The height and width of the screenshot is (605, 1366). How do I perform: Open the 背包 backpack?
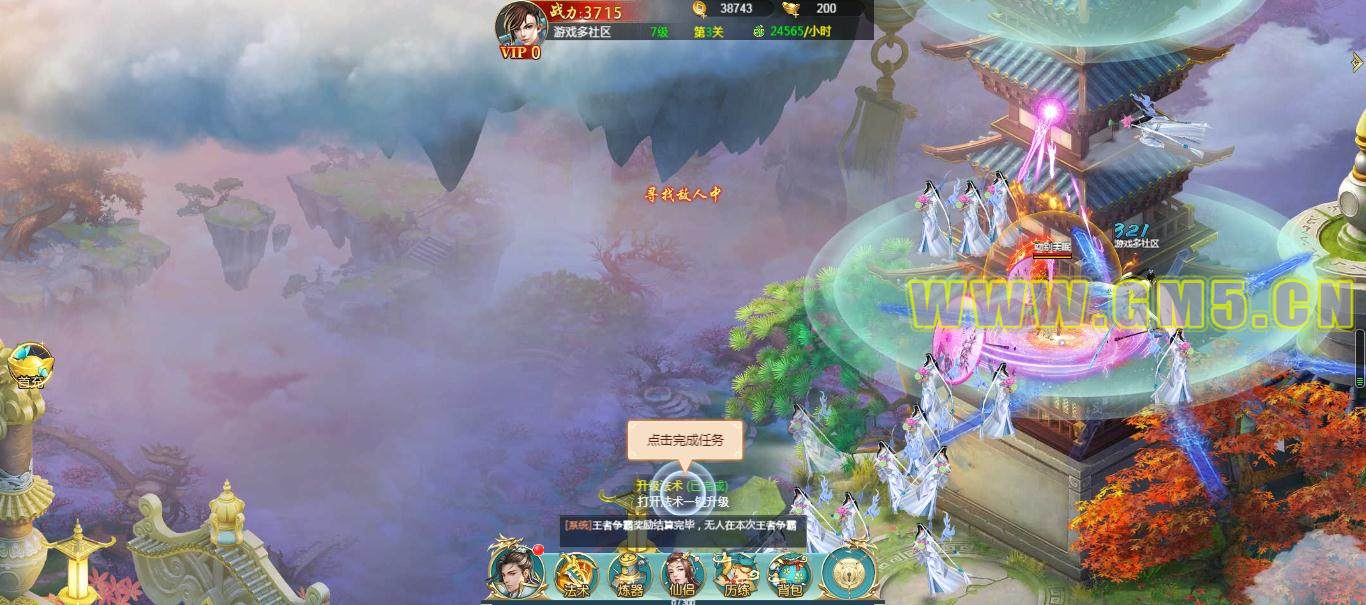(789, 574)
